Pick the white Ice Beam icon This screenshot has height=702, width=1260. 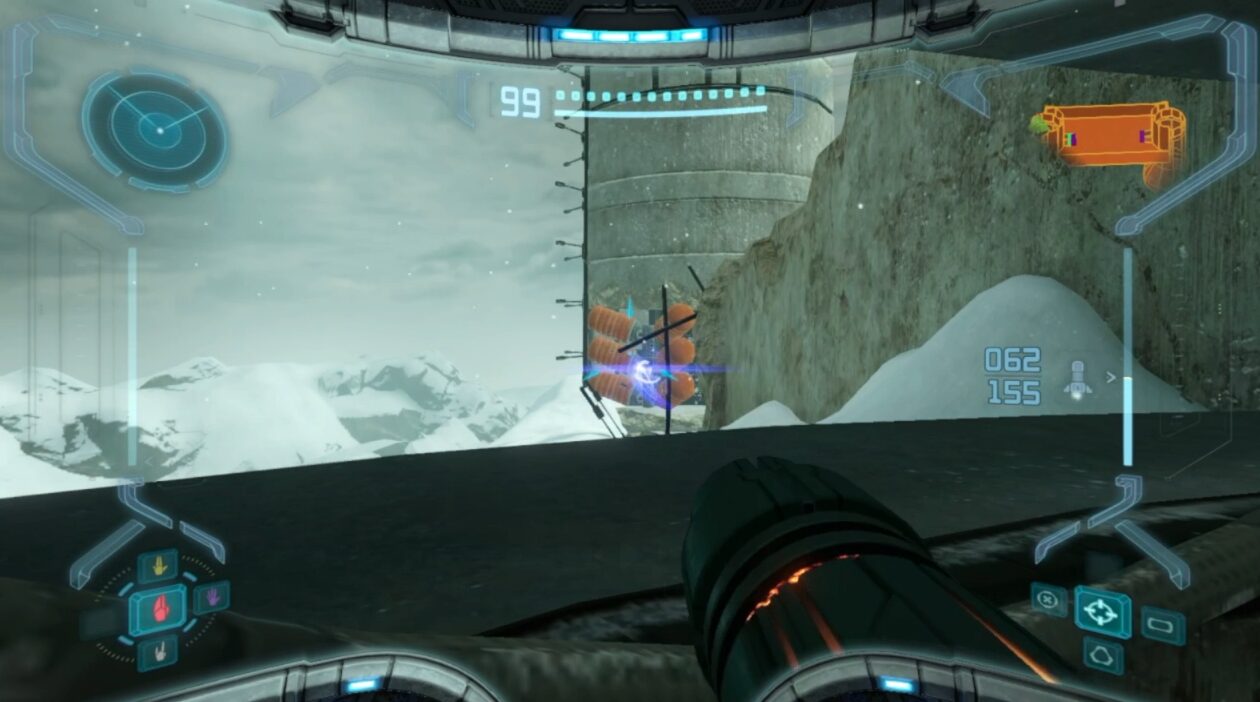tap(158, 652)
